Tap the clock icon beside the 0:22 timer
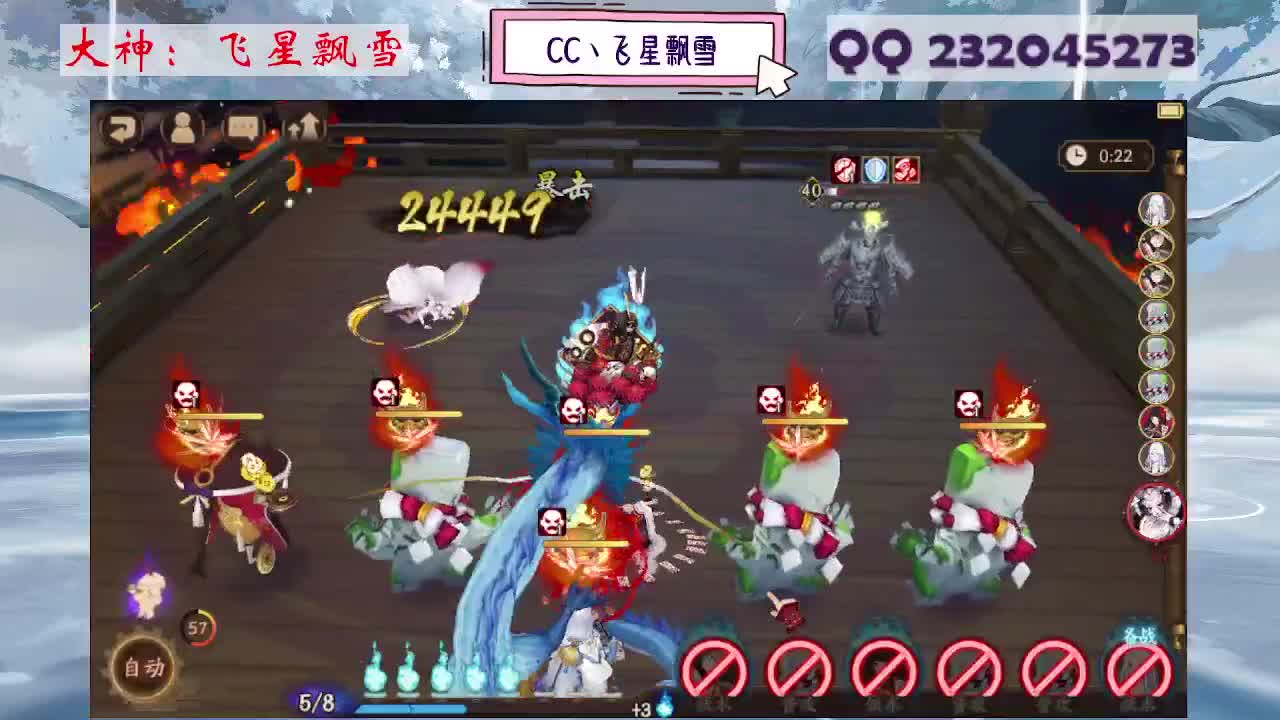This screenshot has width=1280, height=720. coord(1075,156)
